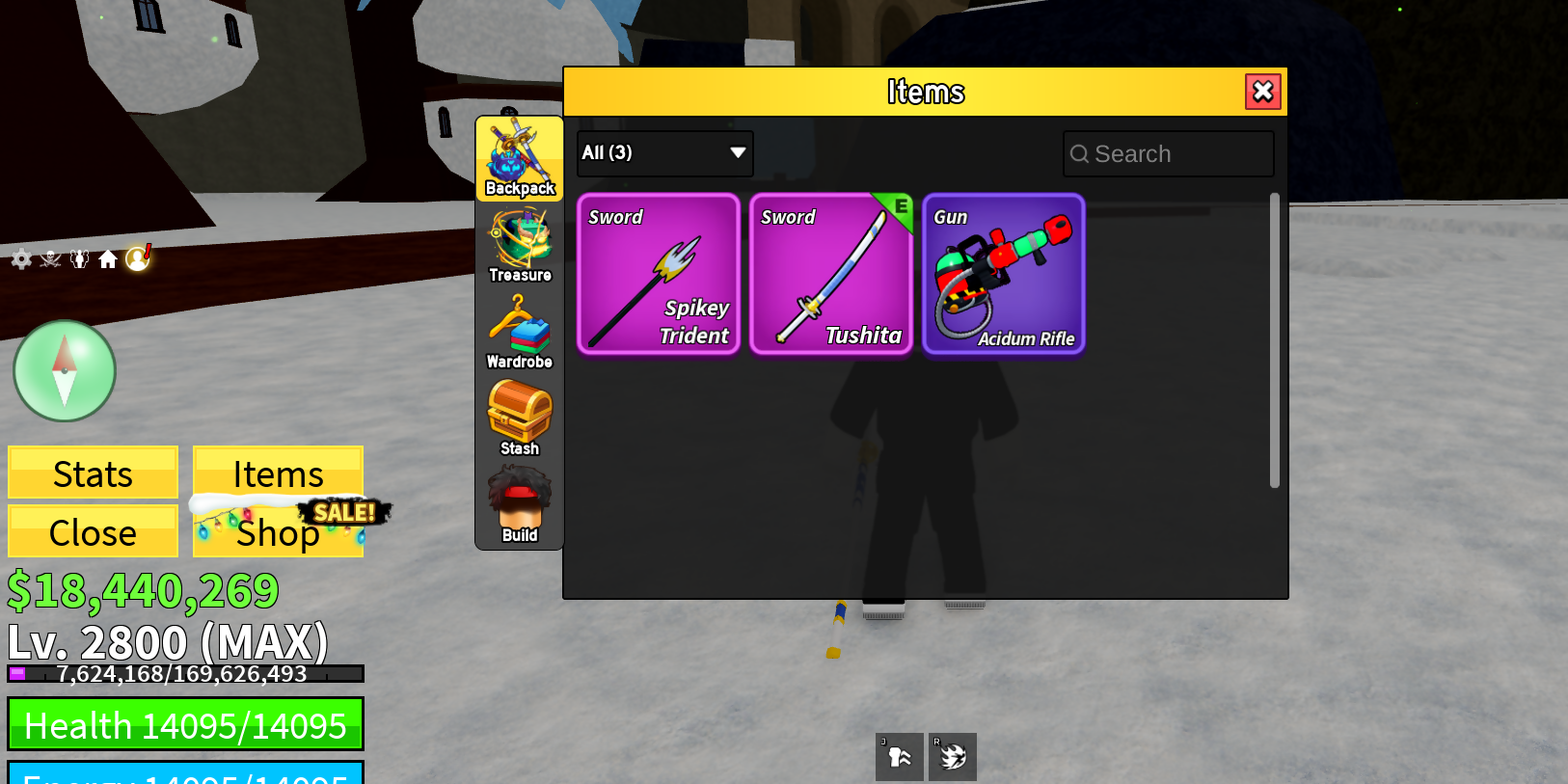This screenshot has height=784, width=1568.
Task: Click the Search items input field
Action: pos(1168,153)
